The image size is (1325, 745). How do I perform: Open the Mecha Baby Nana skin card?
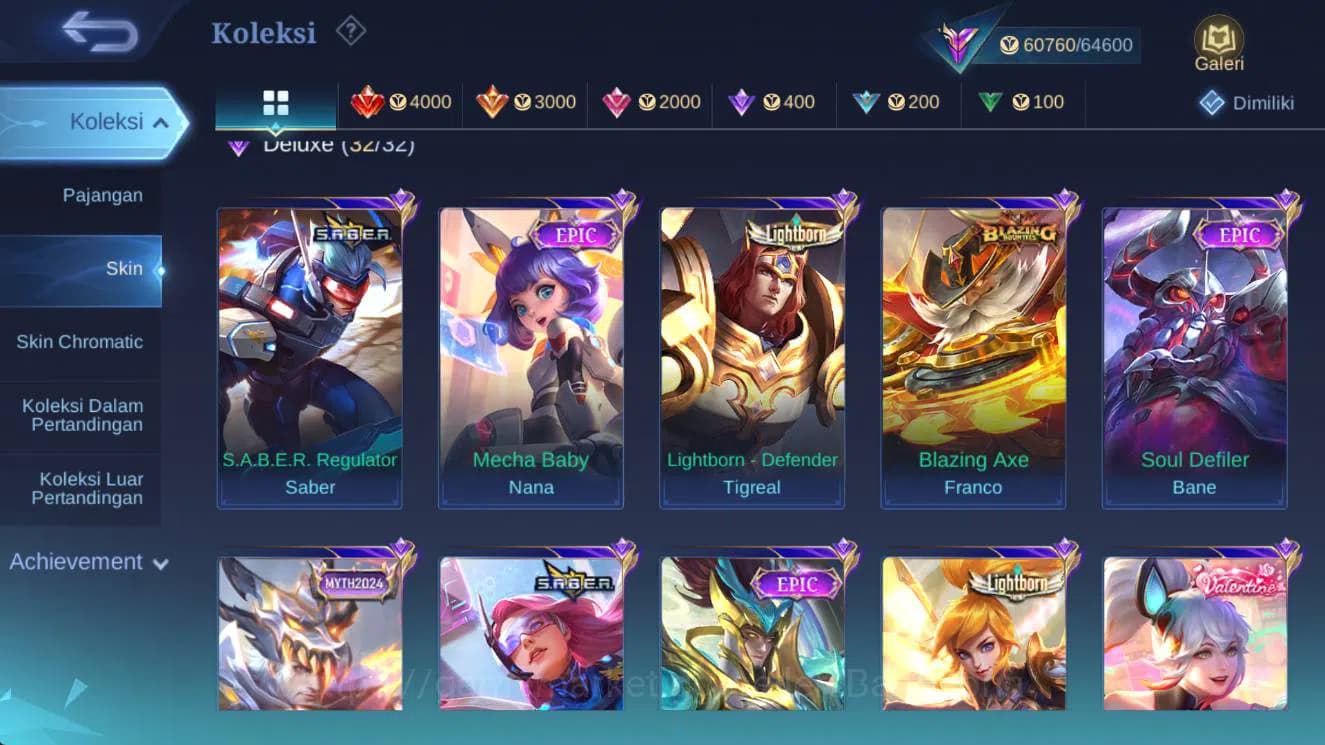click(x=530, y=350)
